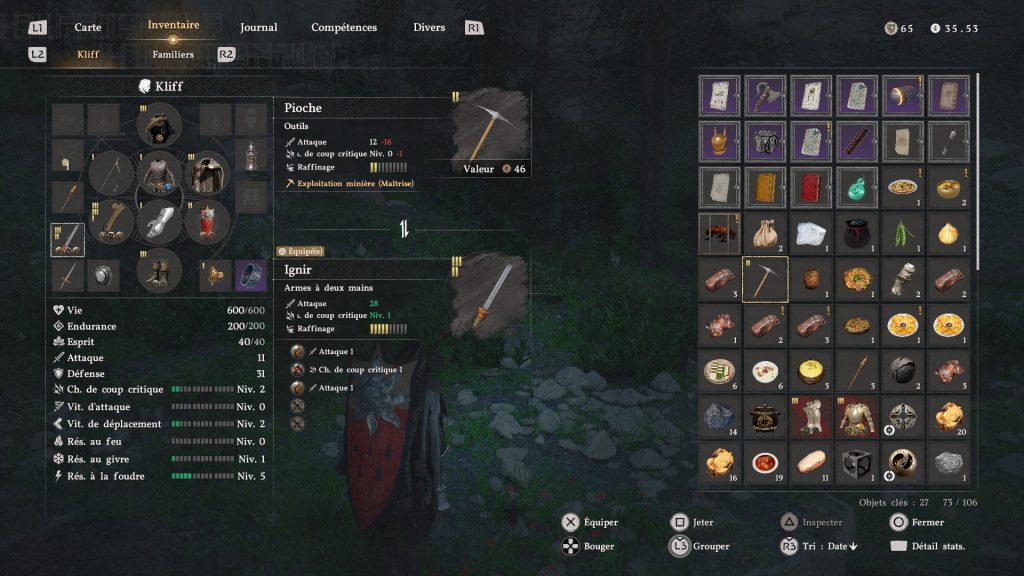Select the cloth pouch in inventory
1024x576 pixels.
tap(765, 233)
